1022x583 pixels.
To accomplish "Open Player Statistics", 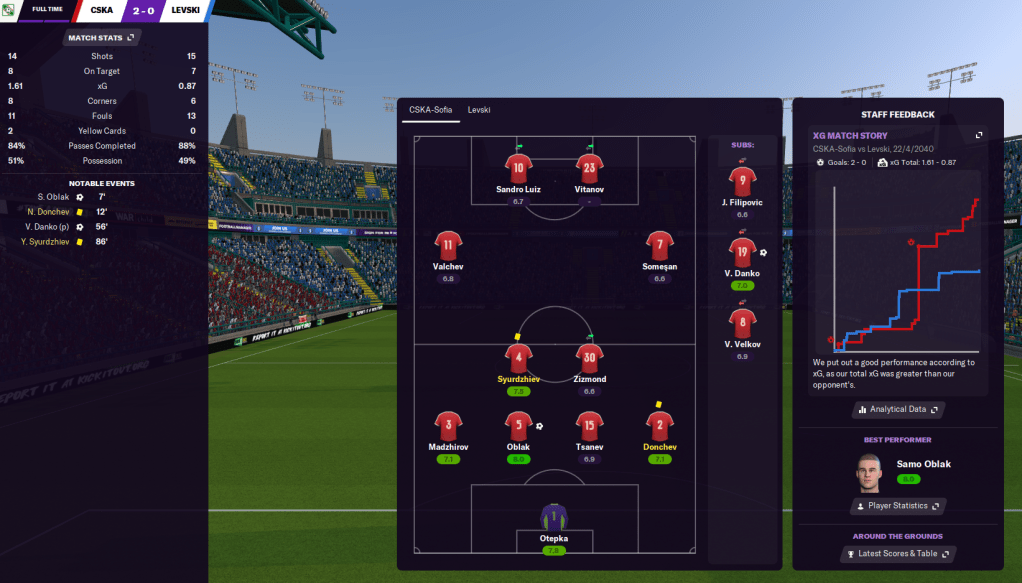I will (x=897, y=506).
